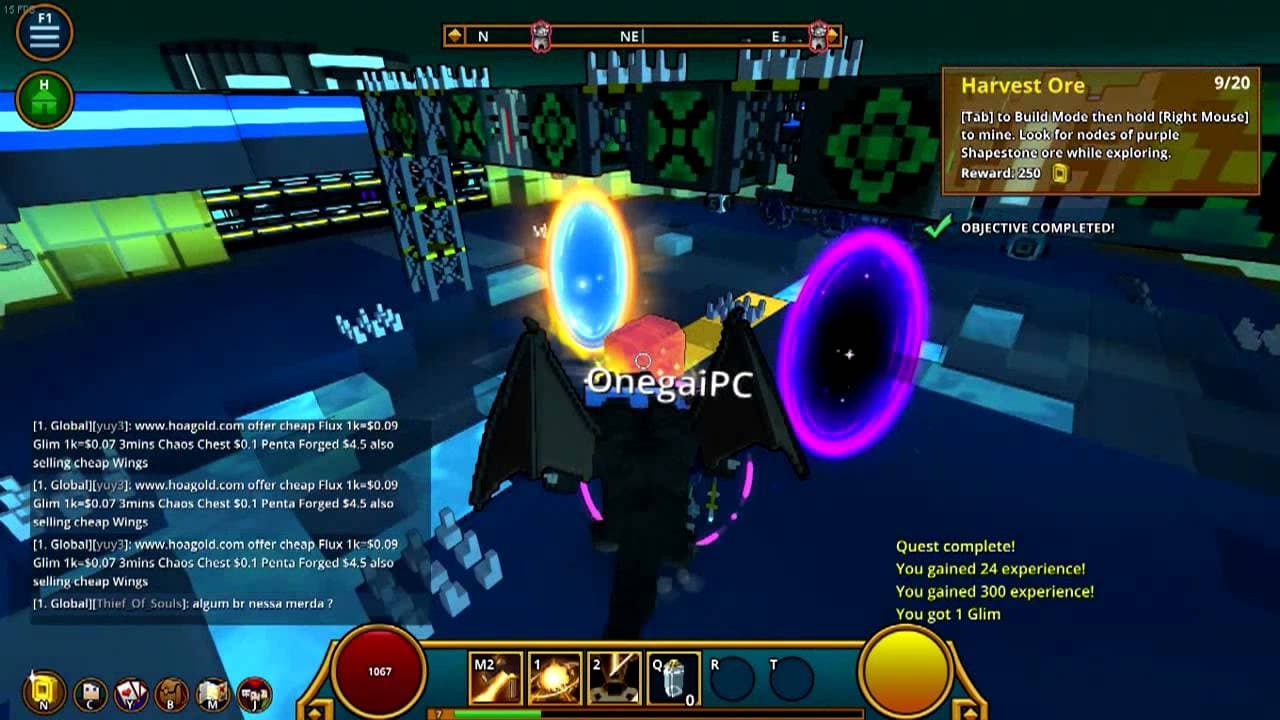
Task: Click the compass bar at the top
Action: (x=642, y=36)
